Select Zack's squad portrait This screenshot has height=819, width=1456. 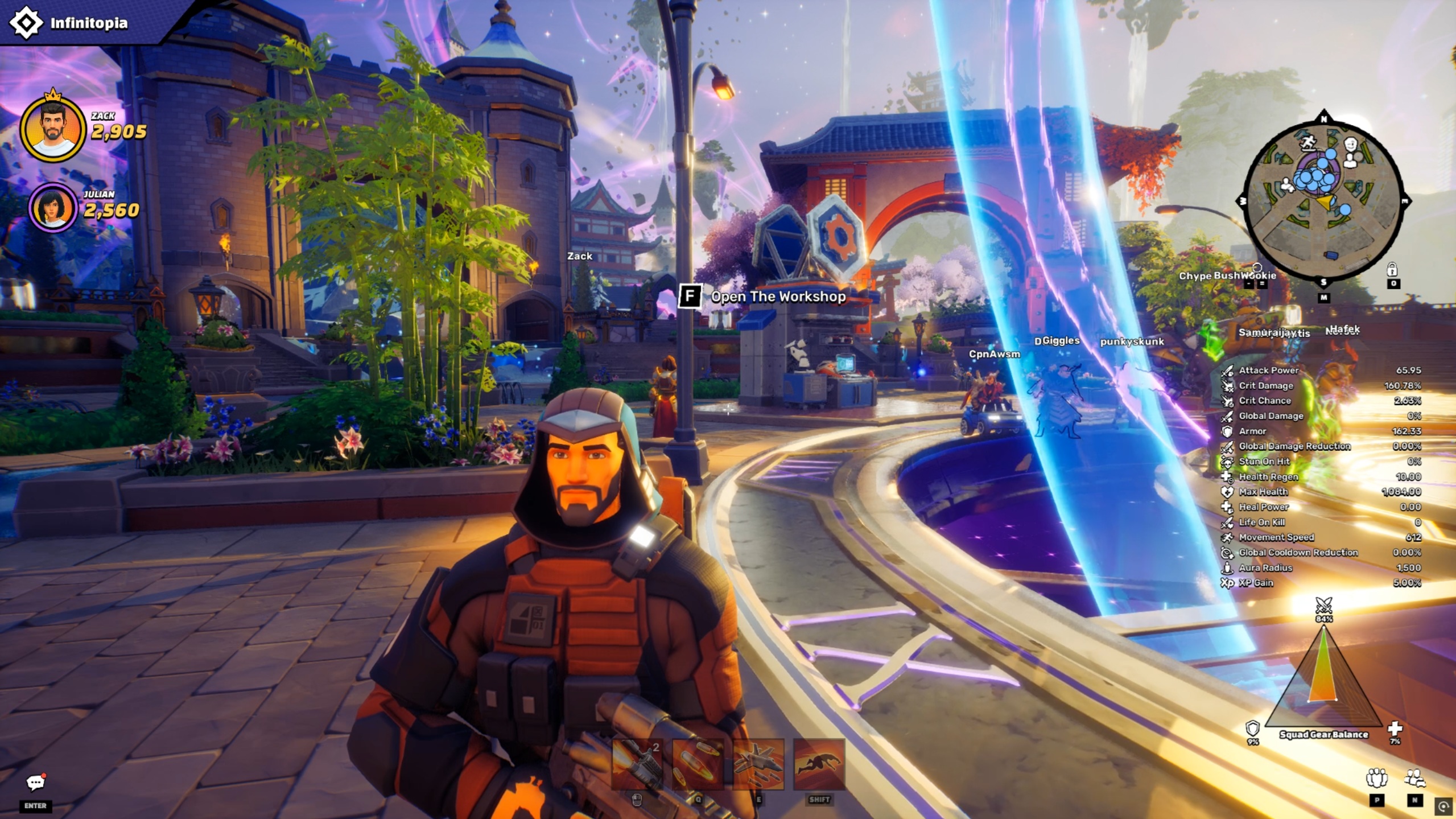point(53,129)
